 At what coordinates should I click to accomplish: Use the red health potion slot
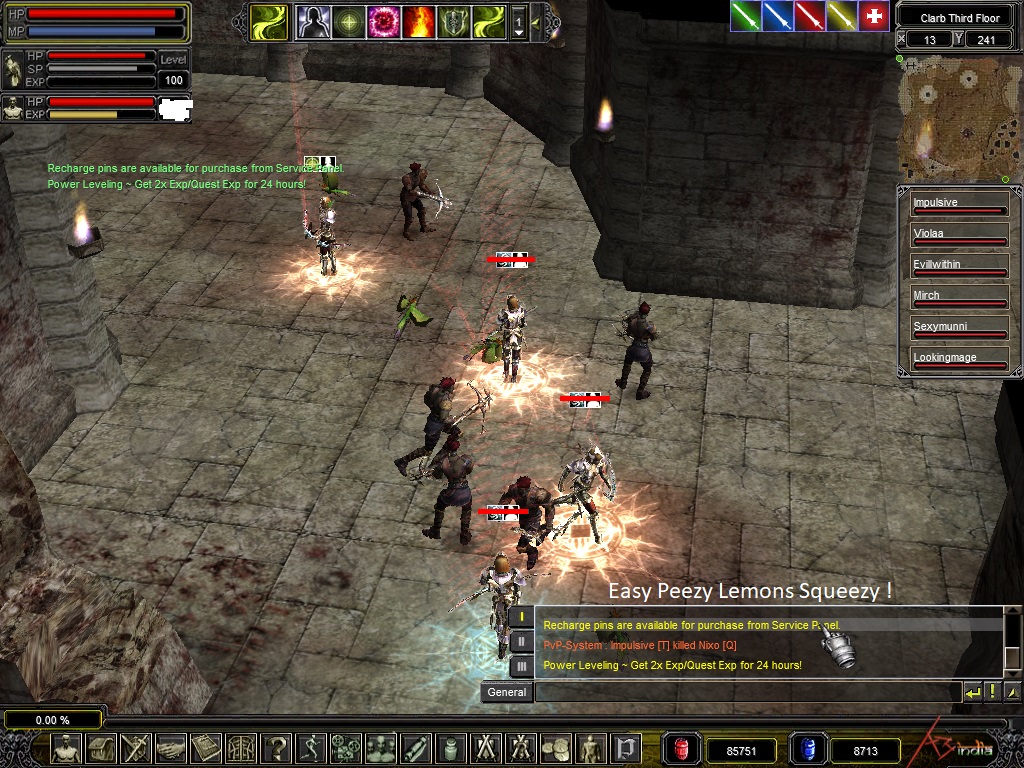[x=682, y=749]
